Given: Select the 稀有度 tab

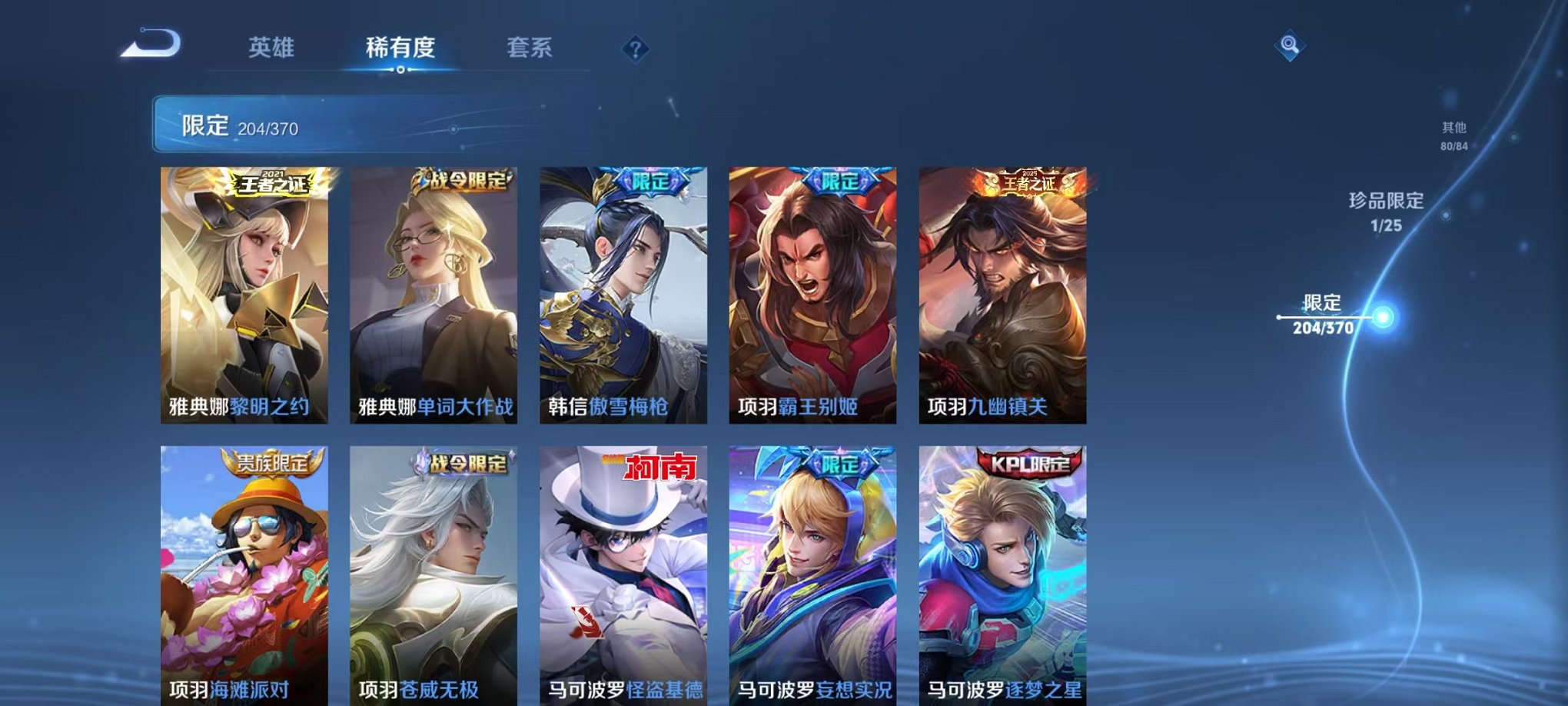Looking at the screenshot, I should pyautogui.click(x=399, y=48).
